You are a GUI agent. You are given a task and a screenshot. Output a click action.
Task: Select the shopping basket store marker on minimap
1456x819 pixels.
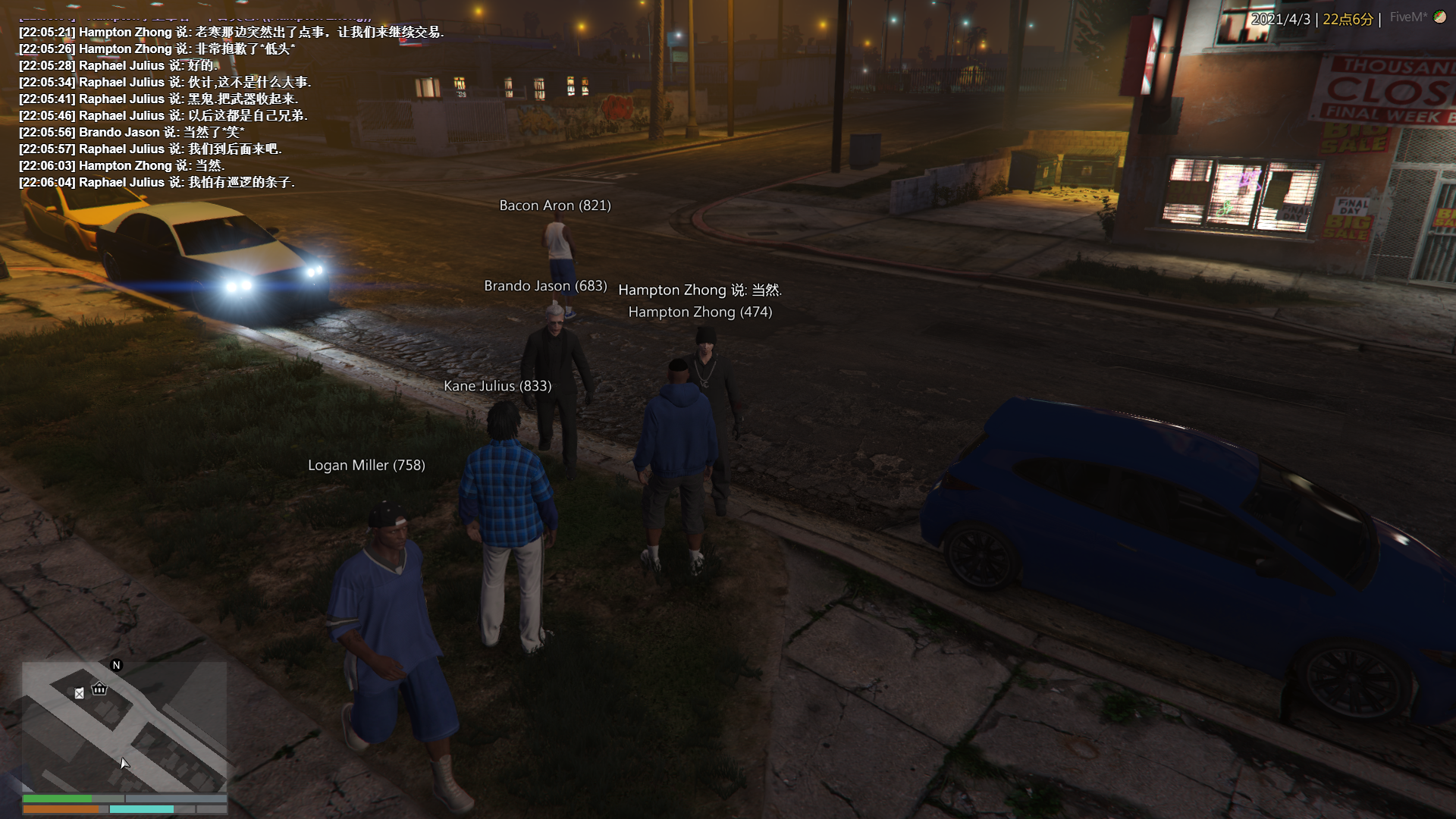coord(99,689)
